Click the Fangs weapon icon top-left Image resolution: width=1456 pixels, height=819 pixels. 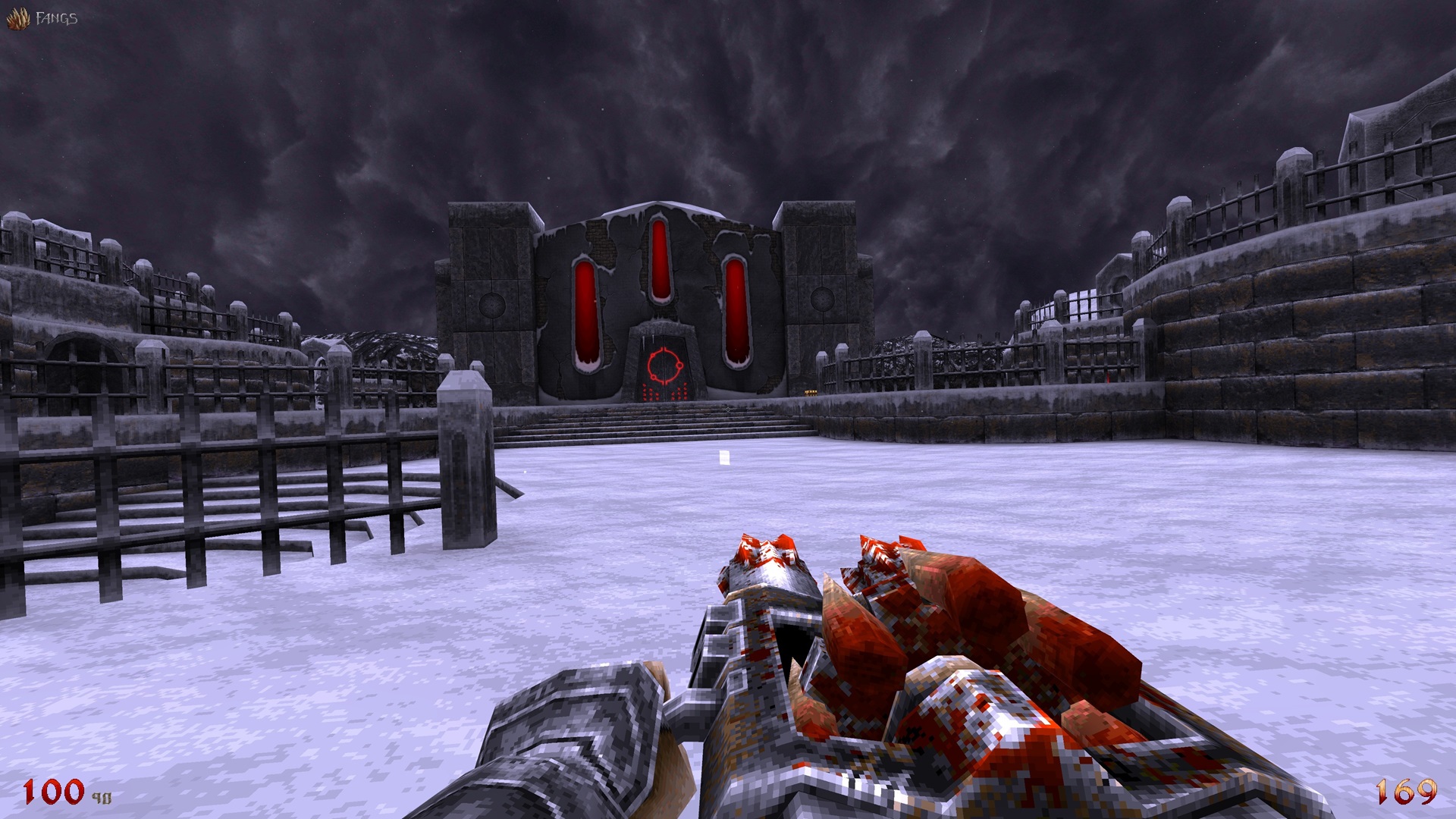tap(17, 17)
